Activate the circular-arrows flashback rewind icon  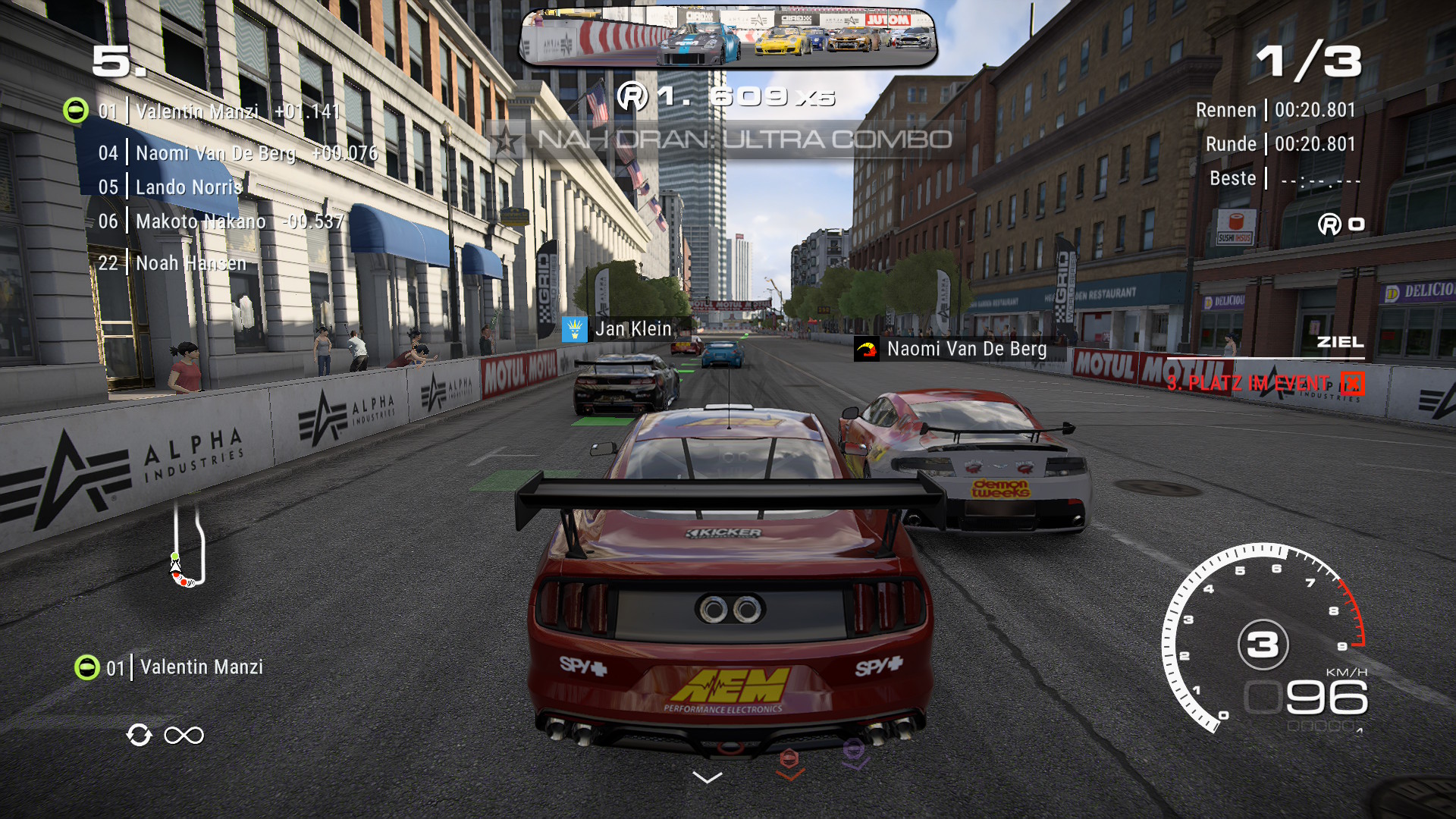tap(140, 735)
